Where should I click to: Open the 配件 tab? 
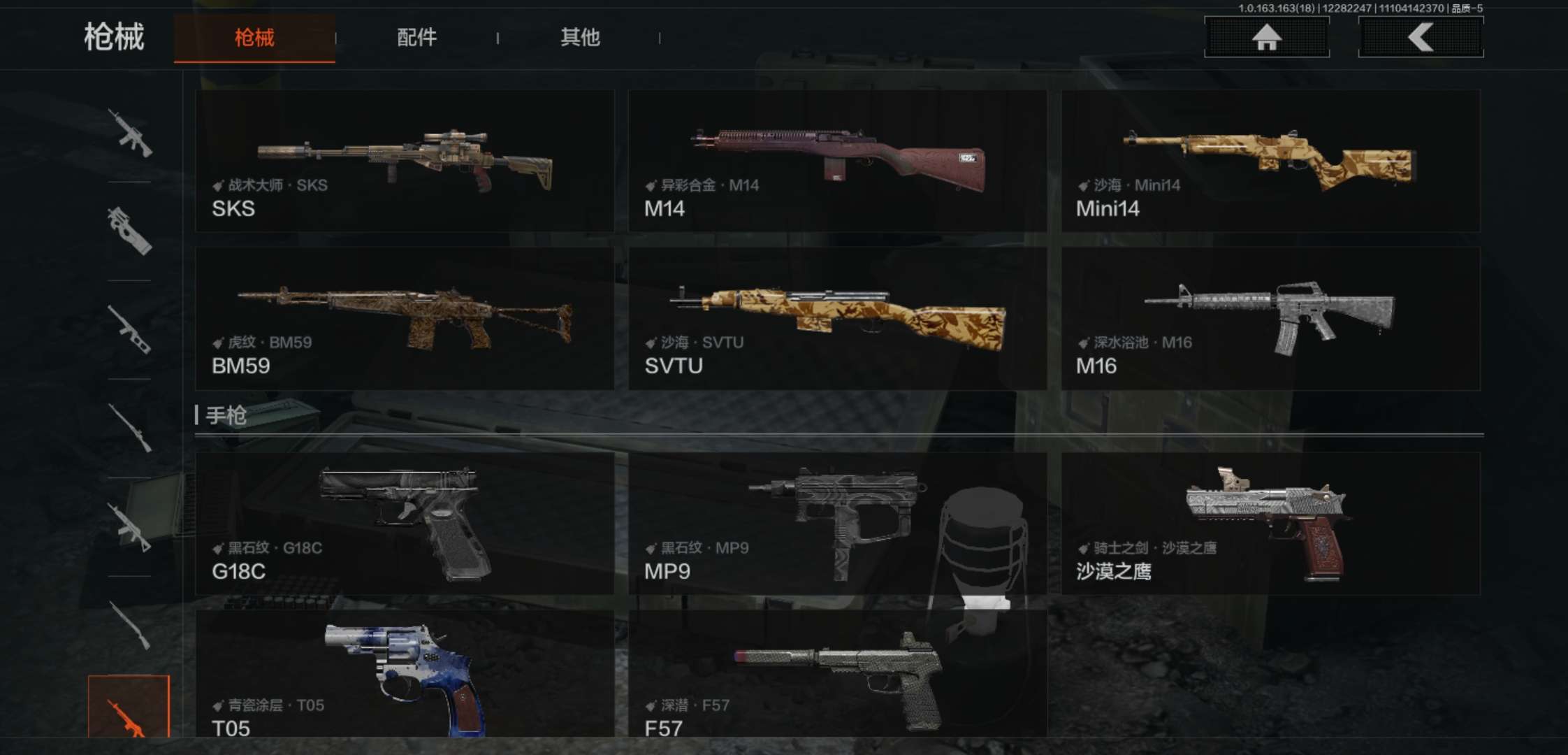click(417, 38)
